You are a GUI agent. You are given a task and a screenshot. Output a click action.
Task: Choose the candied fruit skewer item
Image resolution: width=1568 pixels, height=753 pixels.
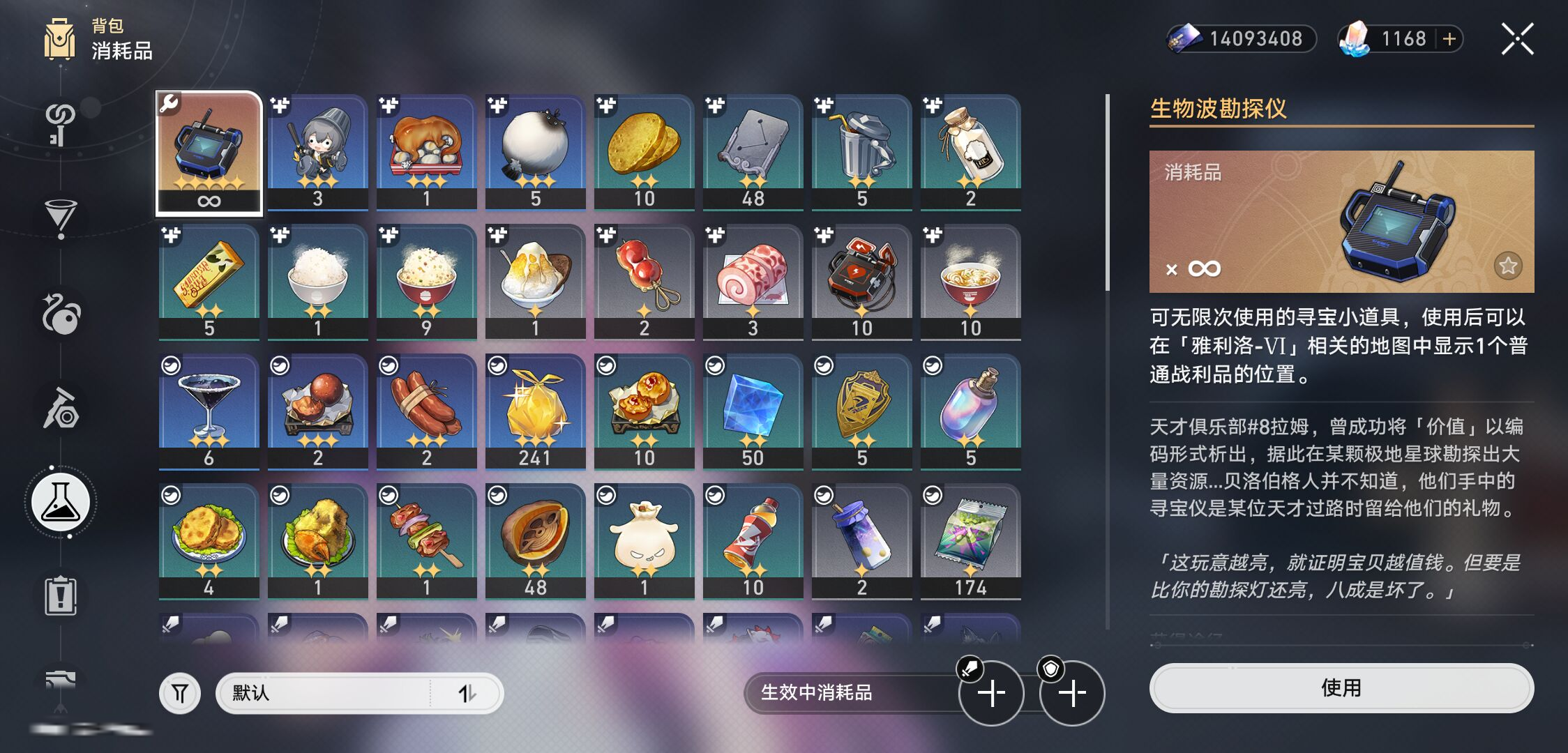(644, 282)
